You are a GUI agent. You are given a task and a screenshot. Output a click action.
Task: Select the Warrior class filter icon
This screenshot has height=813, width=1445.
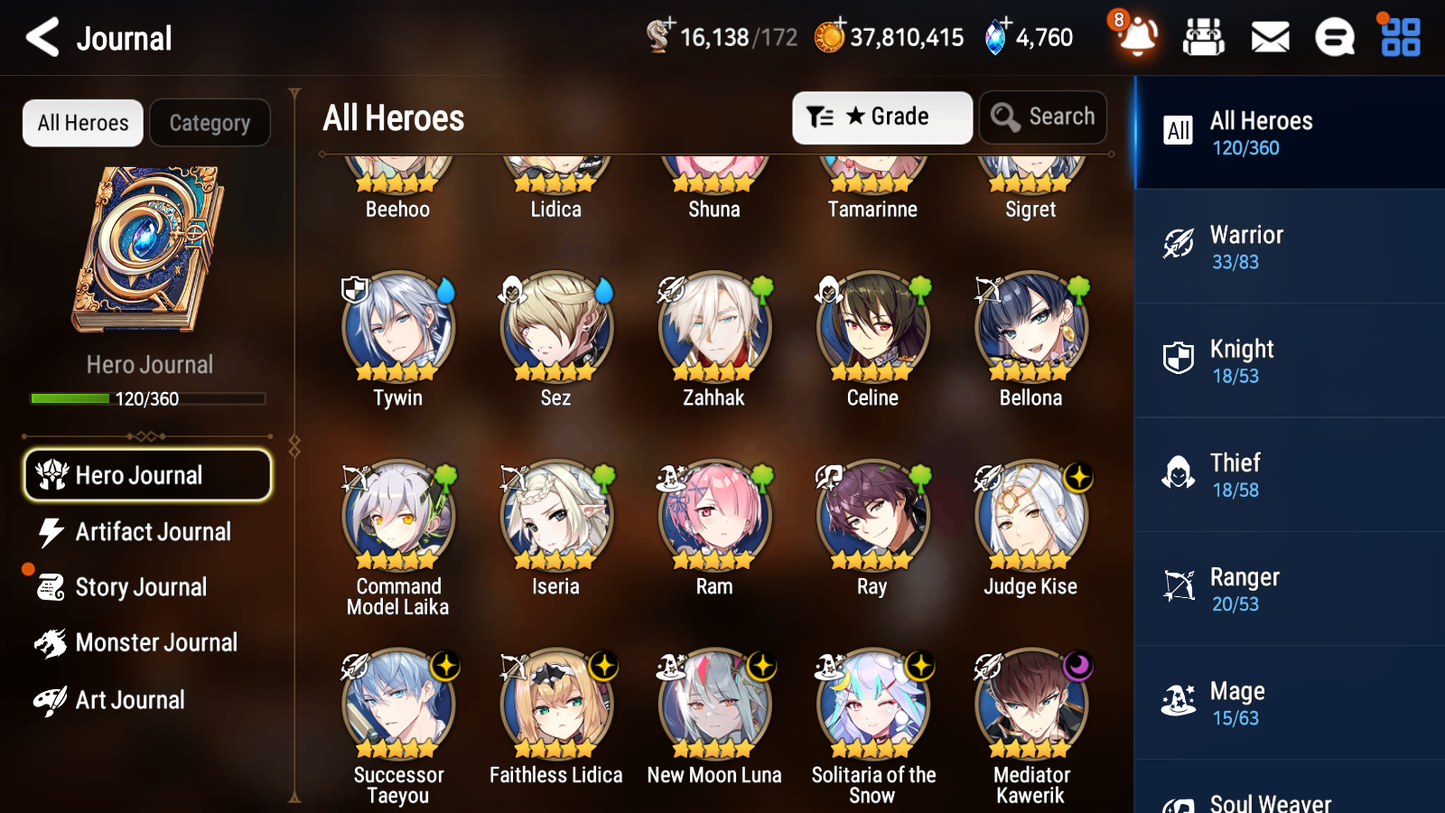tap(1179, 243)
